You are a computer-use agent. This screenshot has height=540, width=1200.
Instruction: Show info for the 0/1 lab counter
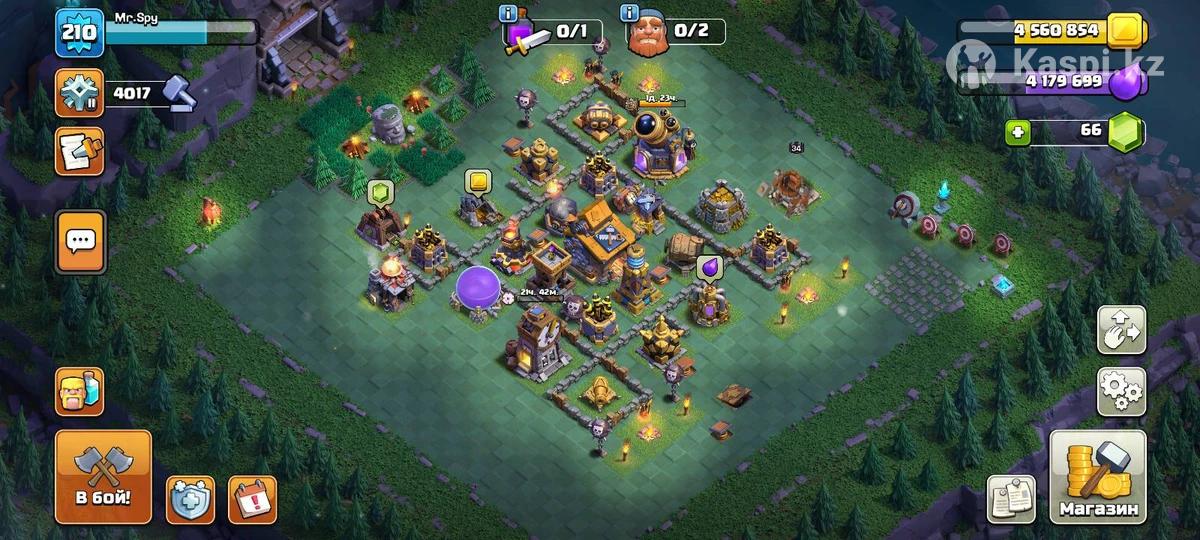510,14
